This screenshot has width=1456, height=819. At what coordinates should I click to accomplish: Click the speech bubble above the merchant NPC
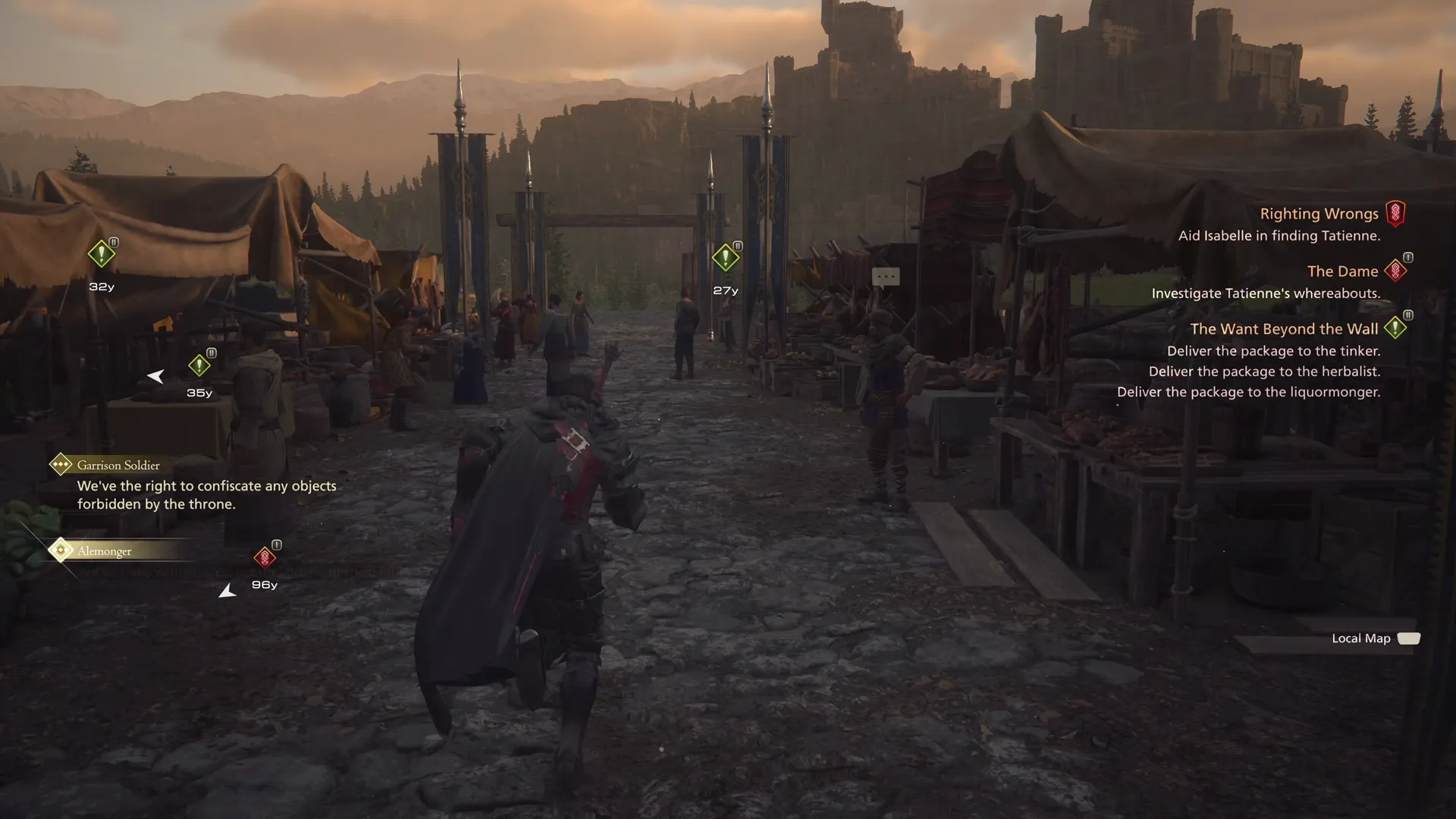(x=886, y=276)
